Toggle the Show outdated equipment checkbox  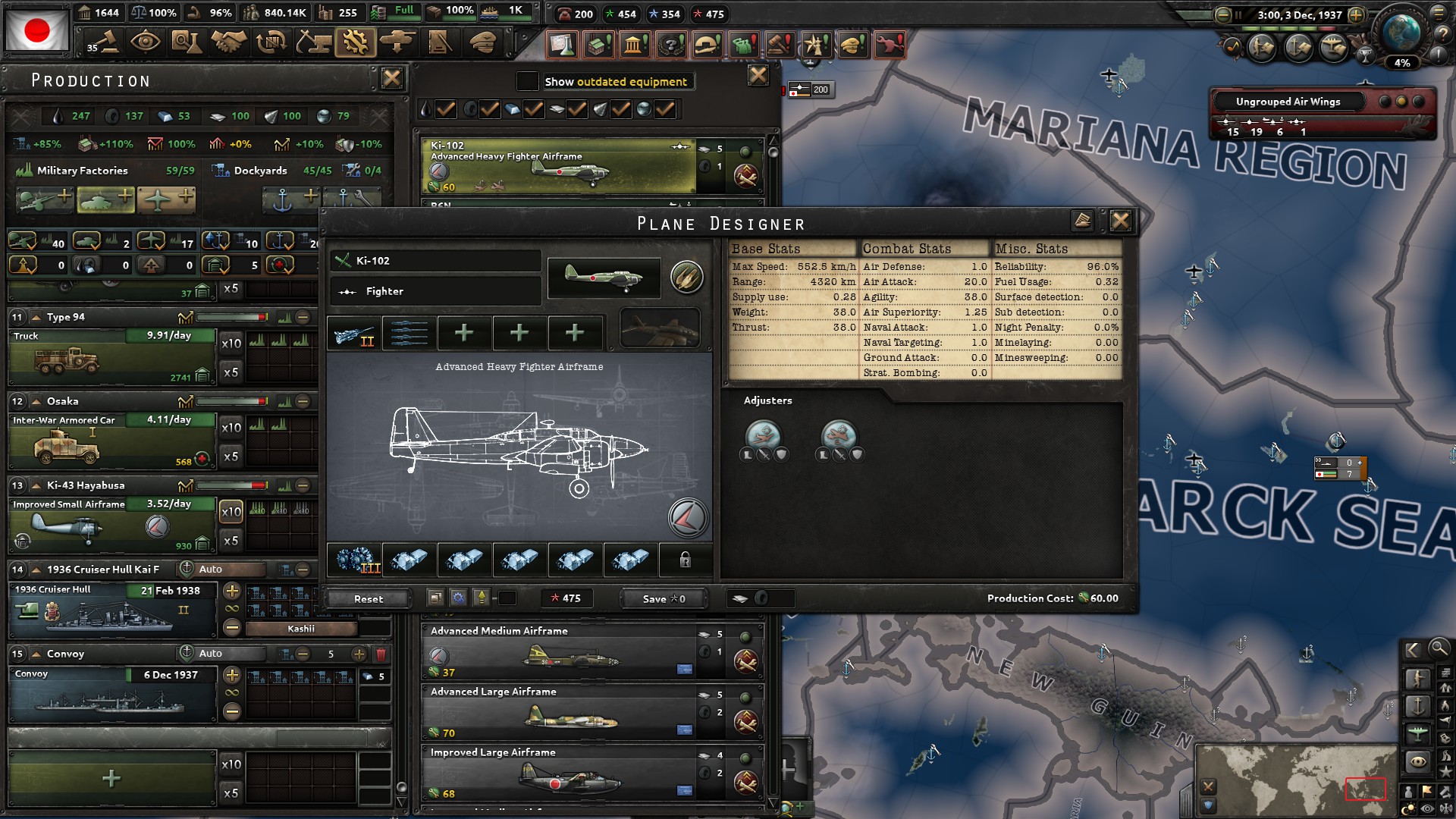pyautogui.click(x=527, y=81)
